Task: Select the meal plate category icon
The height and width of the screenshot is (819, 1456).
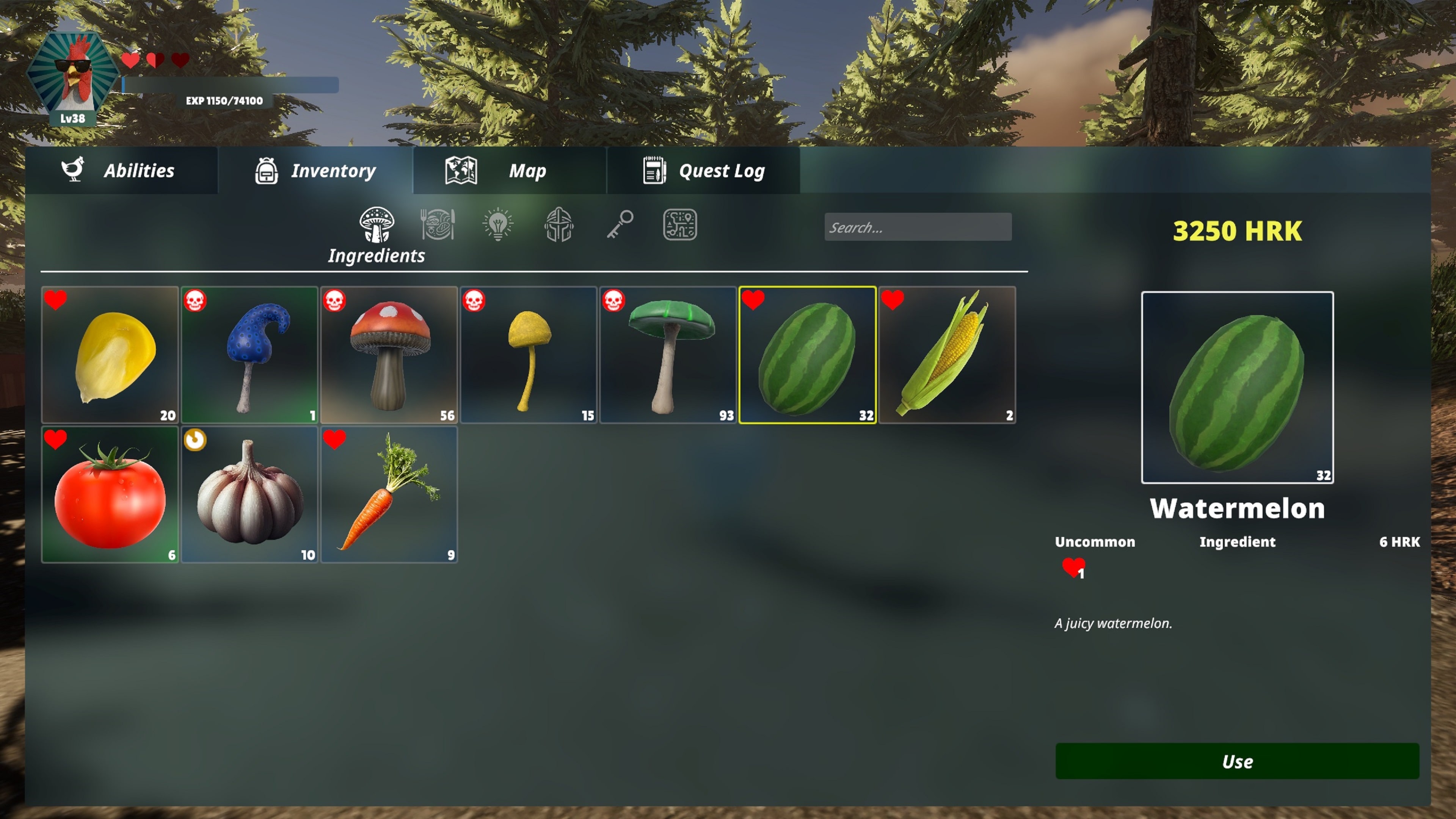Action: tap(438, 225)
